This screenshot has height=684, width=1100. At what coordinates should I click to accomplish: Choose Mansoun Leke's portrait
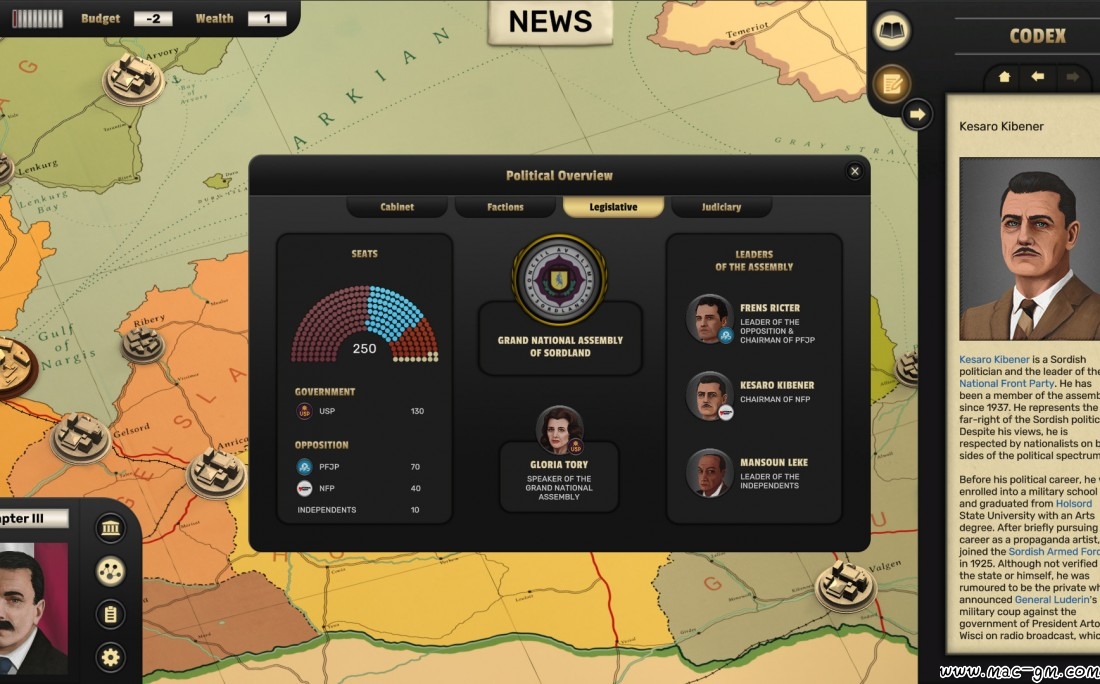click(709, 473)
